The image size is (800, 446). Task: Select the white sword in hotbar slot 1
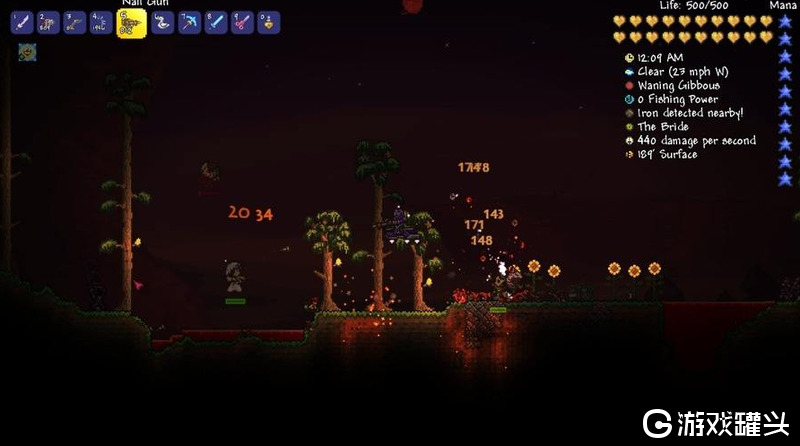(x=22, y=22)
